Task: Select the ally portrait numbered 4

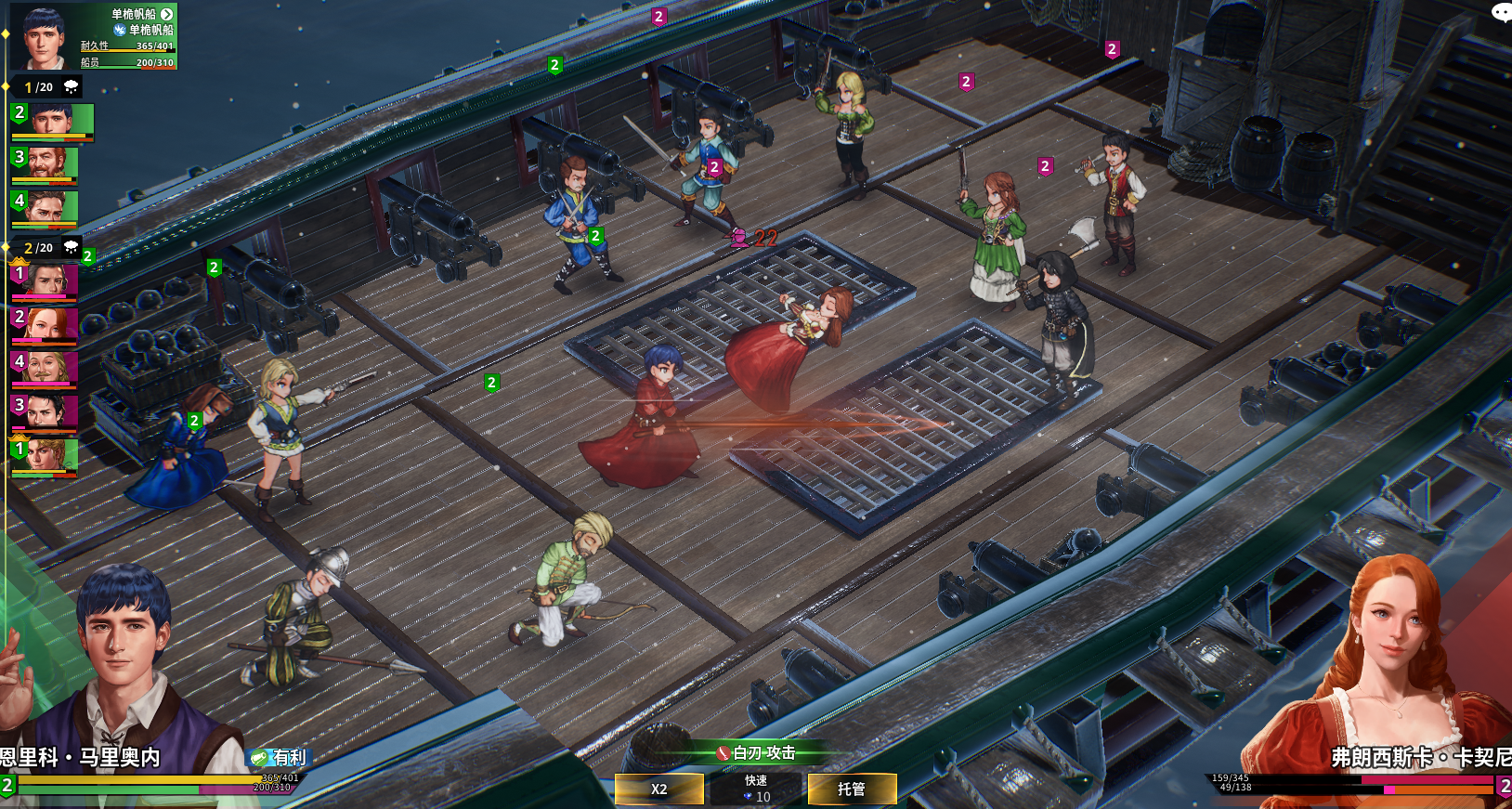Action: (x=45, y=208)
